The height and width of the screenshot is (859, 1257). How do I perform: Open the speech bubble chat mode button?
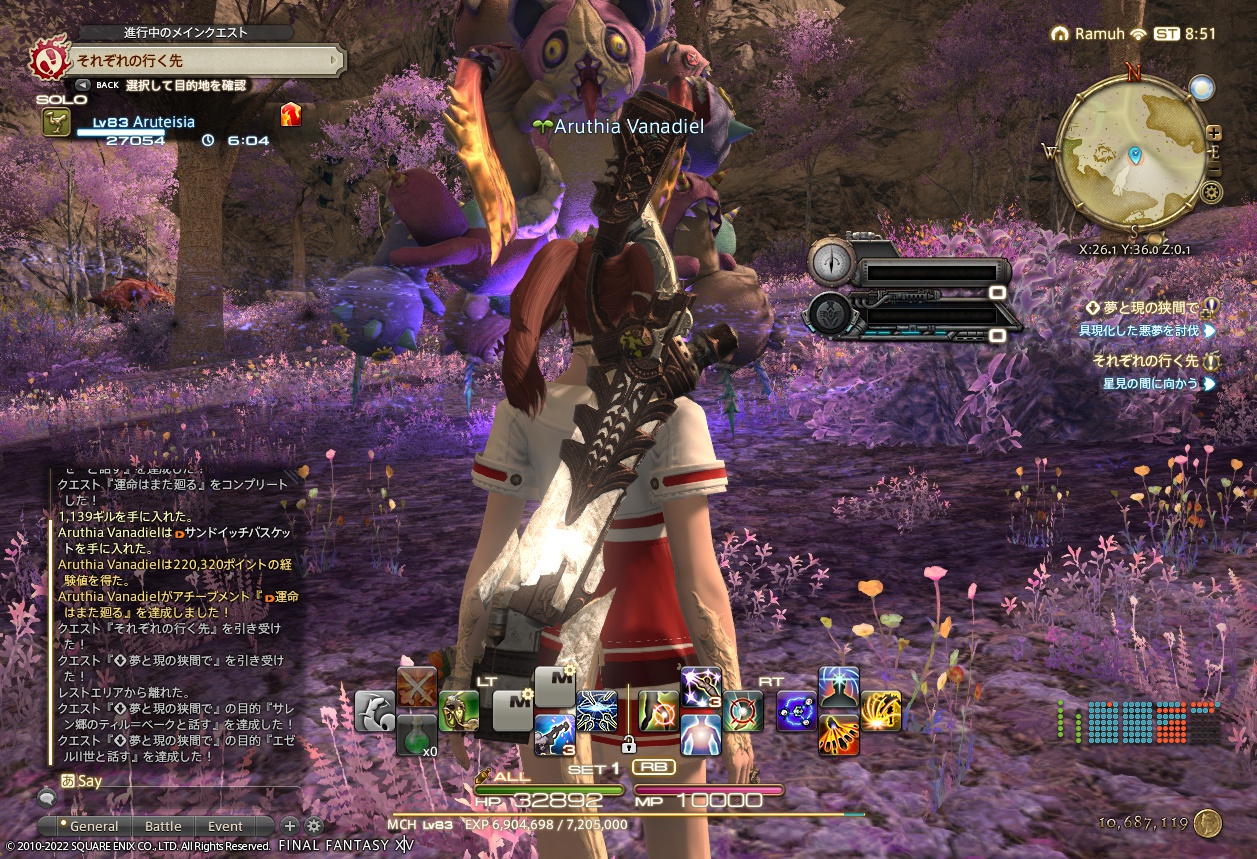(46, 798)
